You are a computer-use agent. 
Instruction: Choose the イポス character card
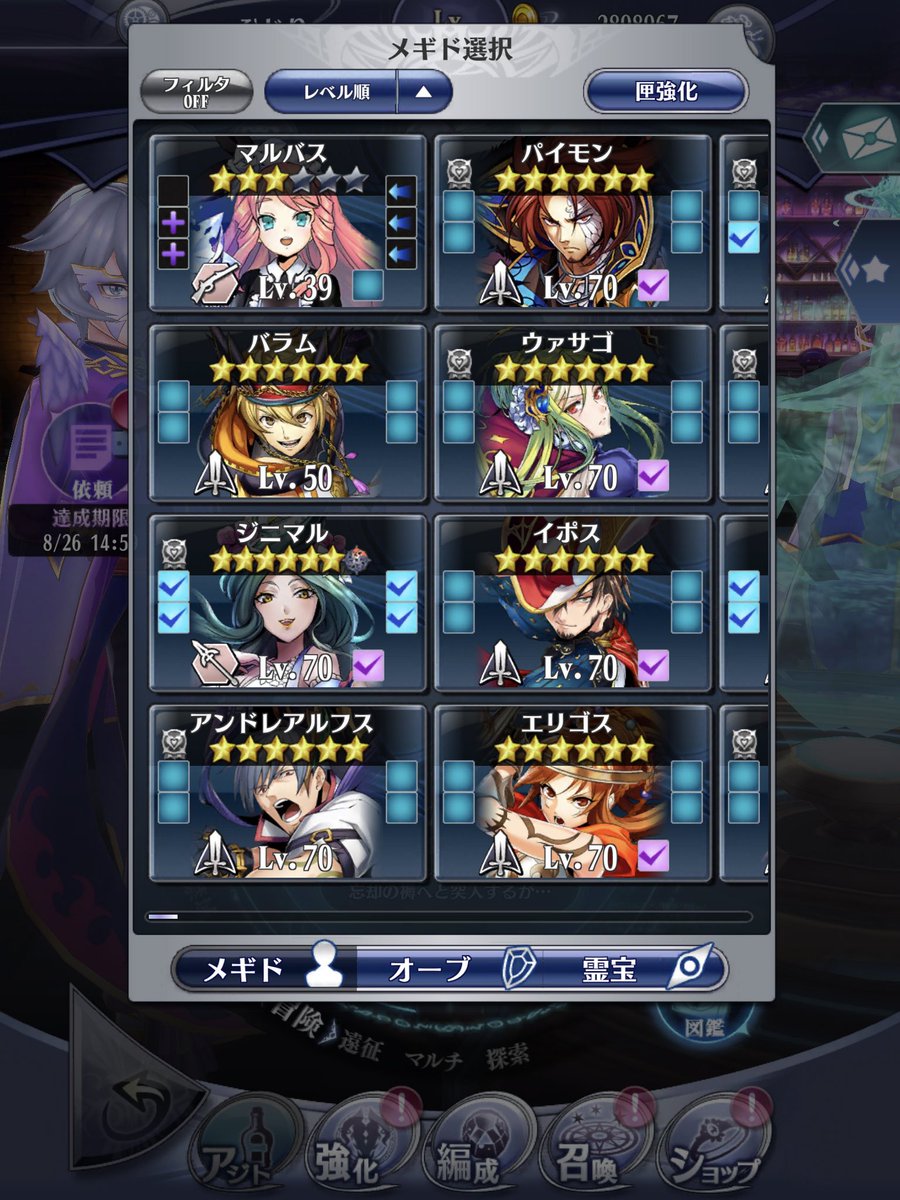[573, 603]
